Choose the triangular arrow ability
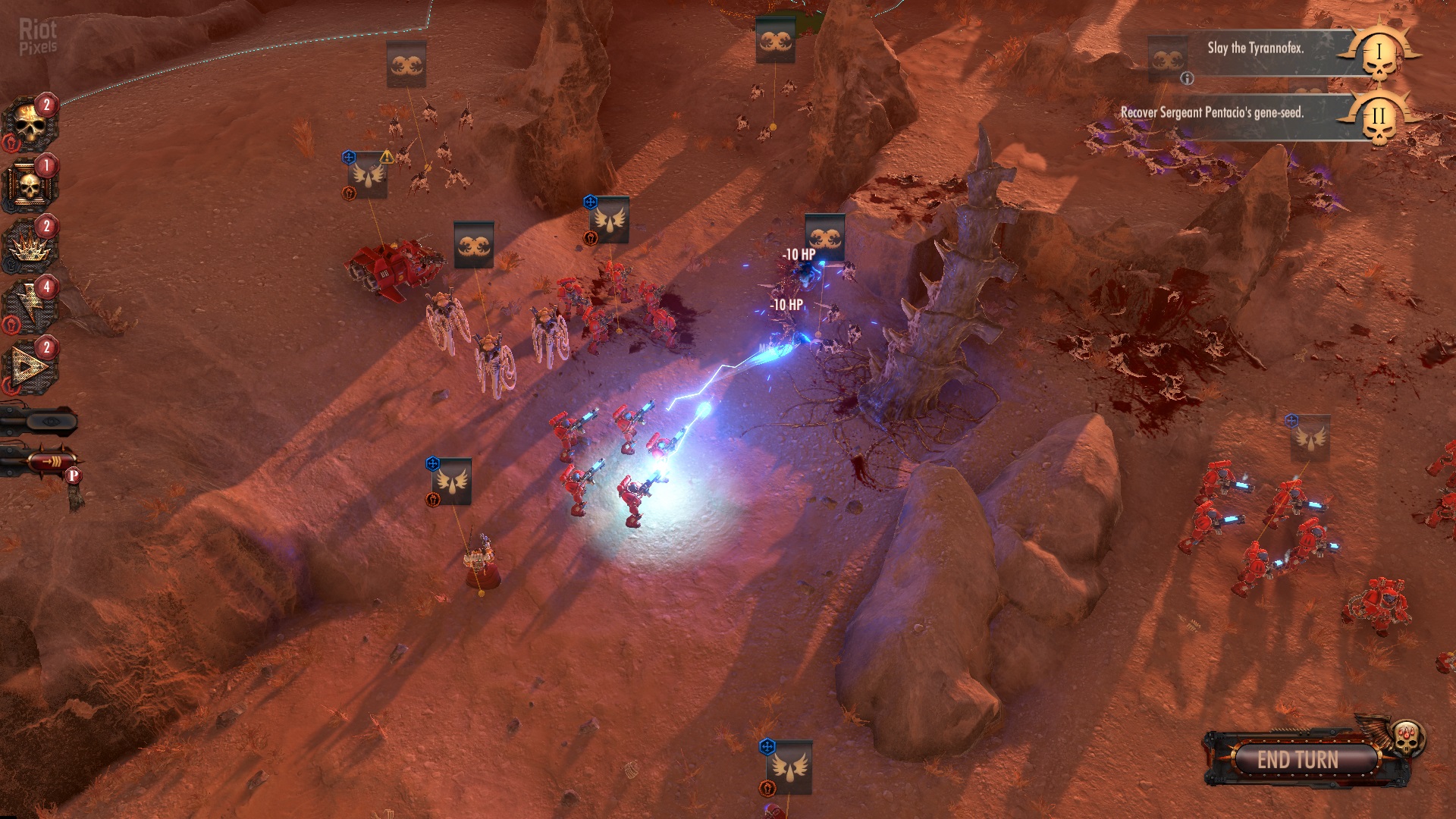 29,368
